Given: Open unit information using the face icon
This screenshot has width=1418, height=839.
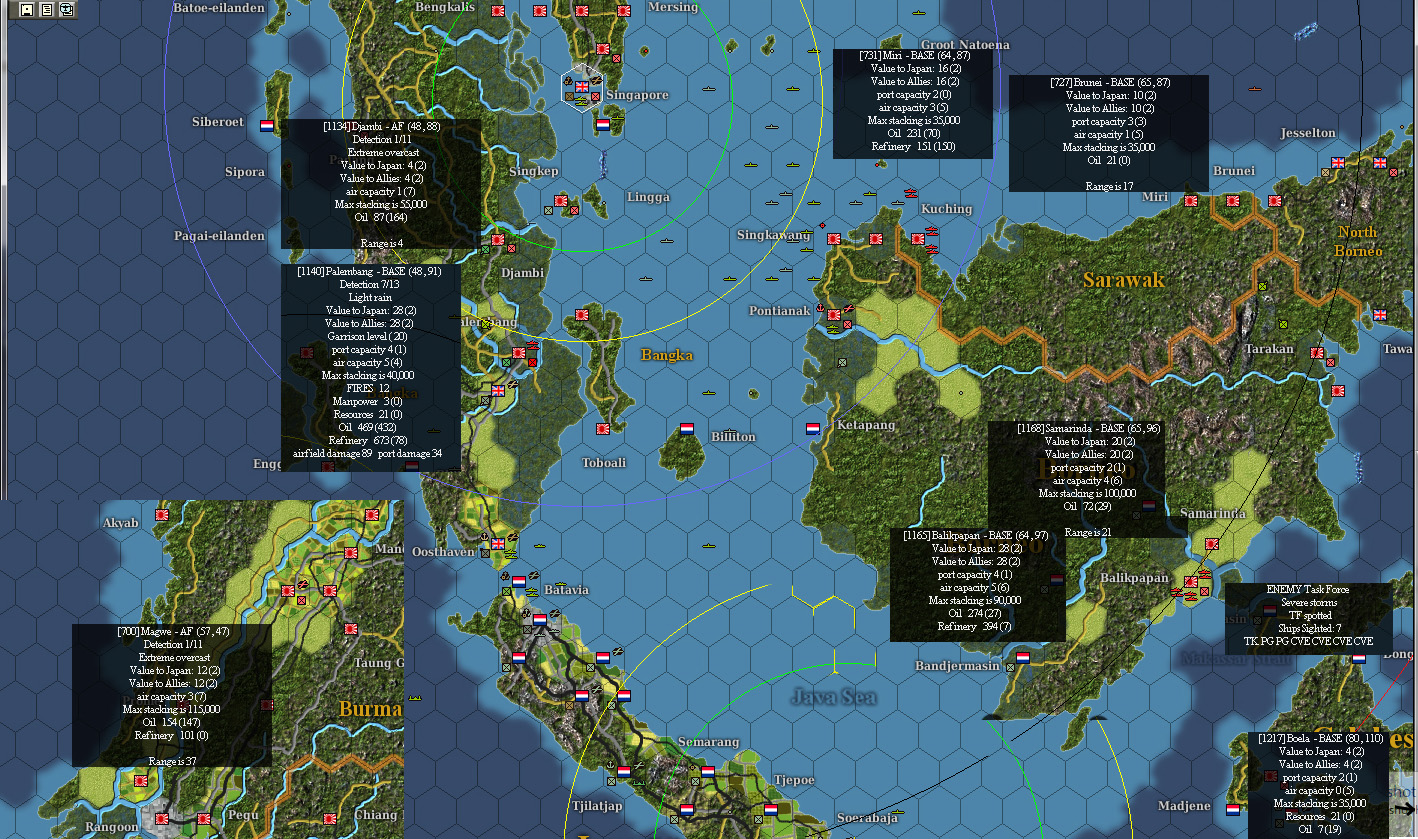Looking at the screenshot, I should pyautogui.click(x=66, y=10).
